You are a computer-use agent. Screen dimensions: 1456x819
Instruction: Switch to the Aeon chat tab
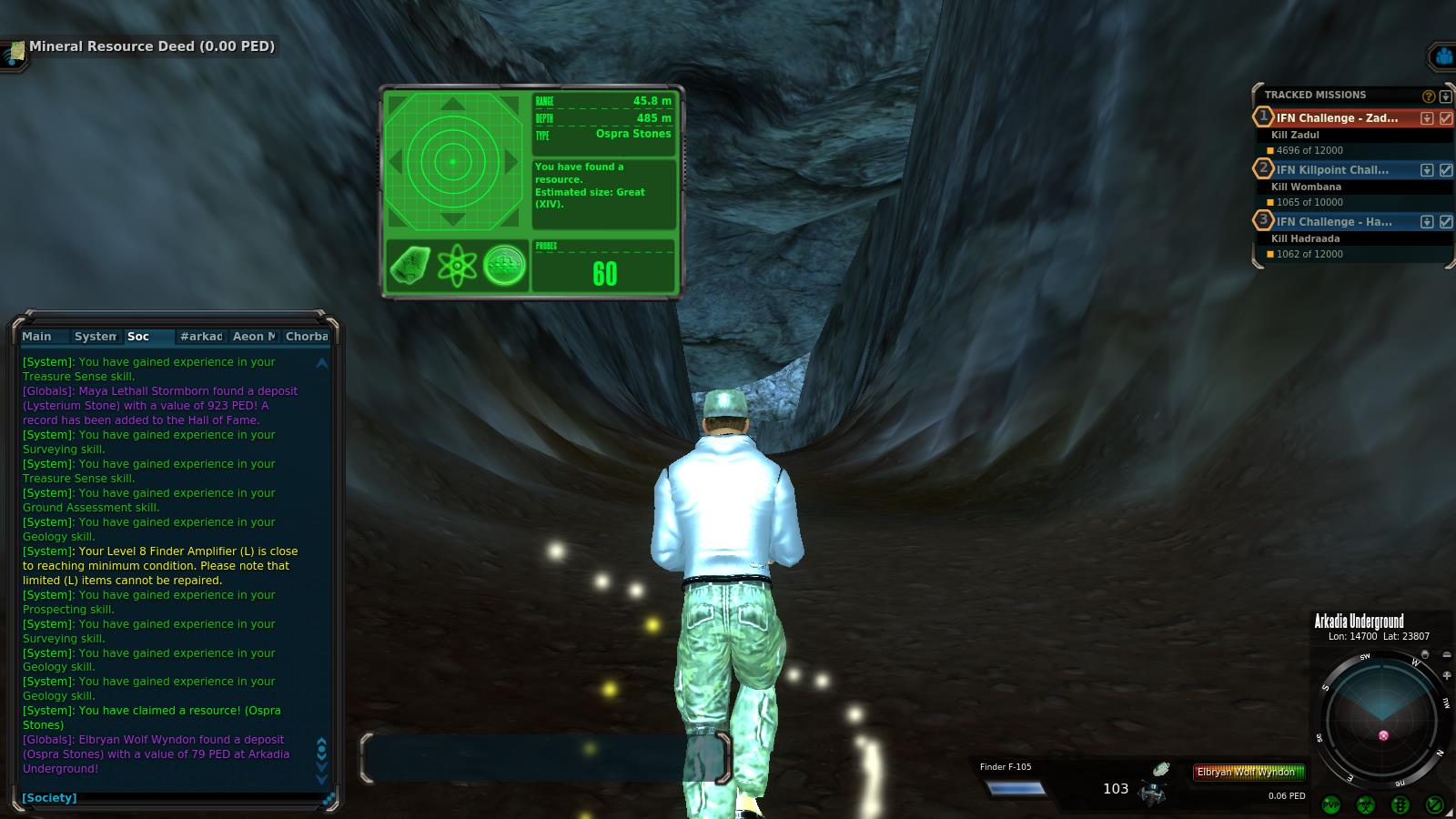click(x=253, y=337)
